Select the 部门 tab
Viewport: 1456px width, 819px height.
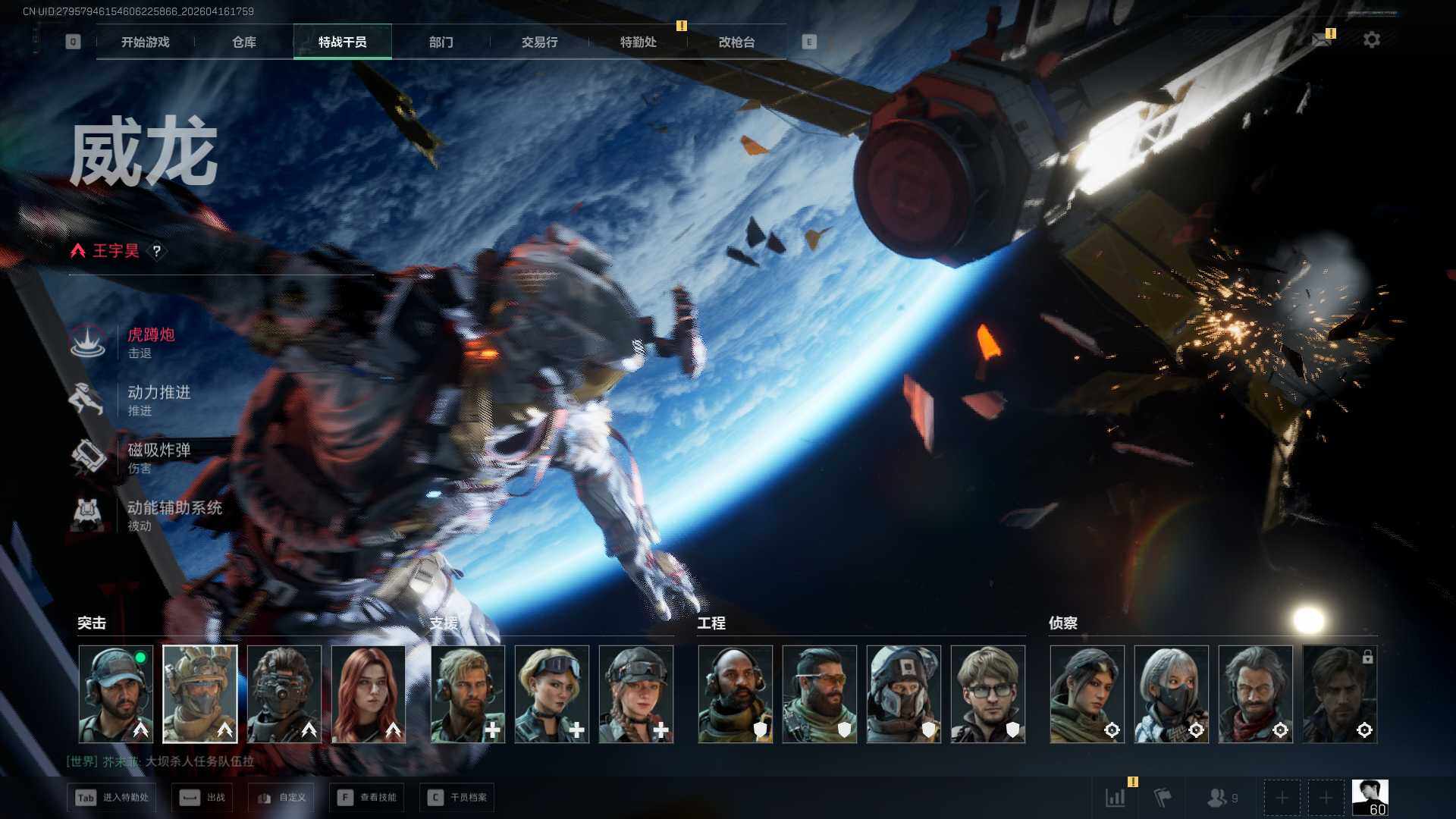[x=441, y=42]
